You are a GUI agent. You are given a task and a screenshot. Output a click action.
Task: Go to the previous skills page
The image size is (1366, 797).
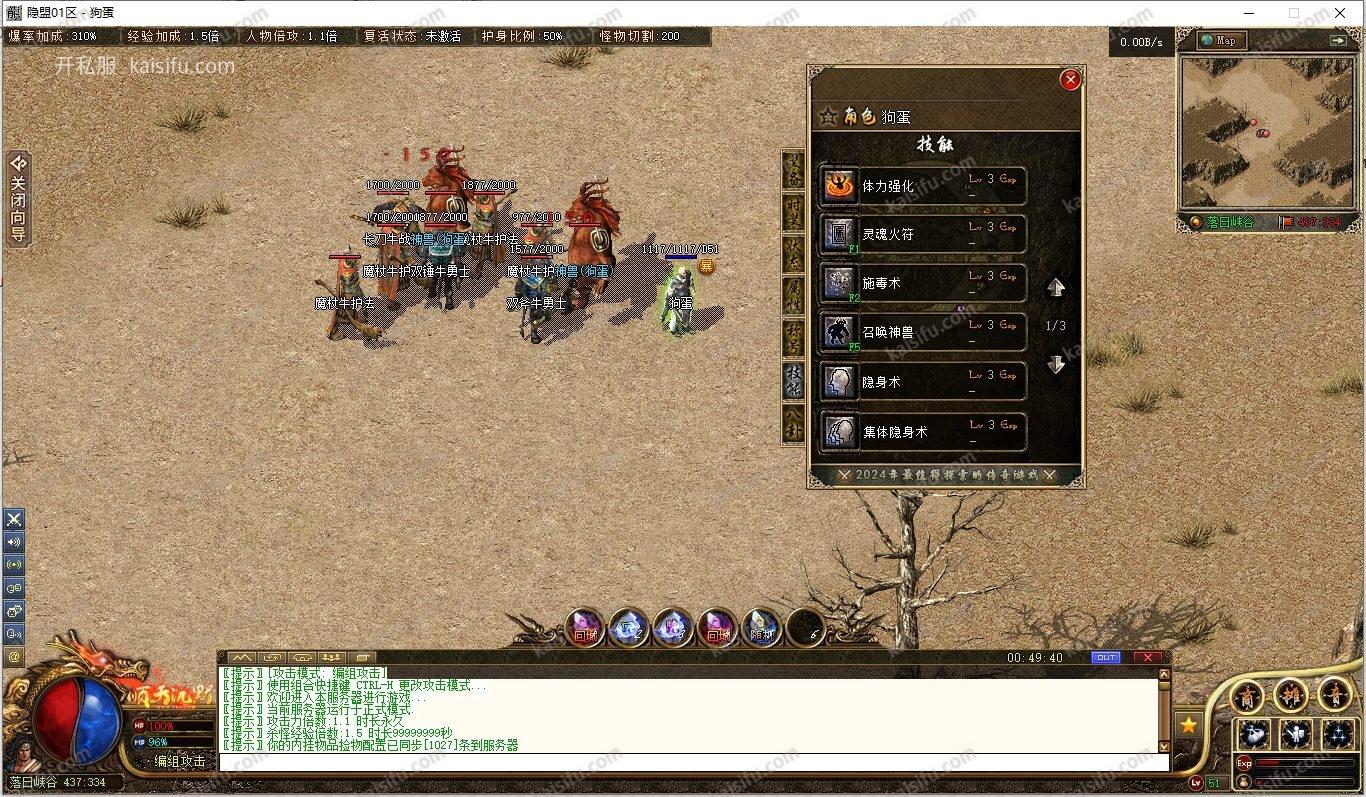tap(1056, 288)
